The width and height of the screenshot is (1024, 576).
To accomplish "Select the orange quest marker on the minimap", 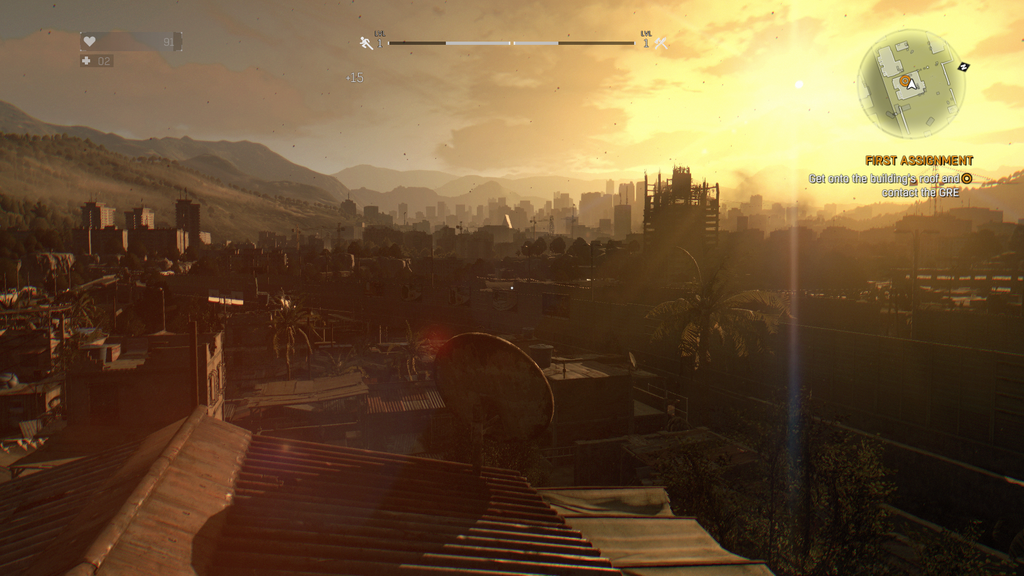I will (904, 80).
